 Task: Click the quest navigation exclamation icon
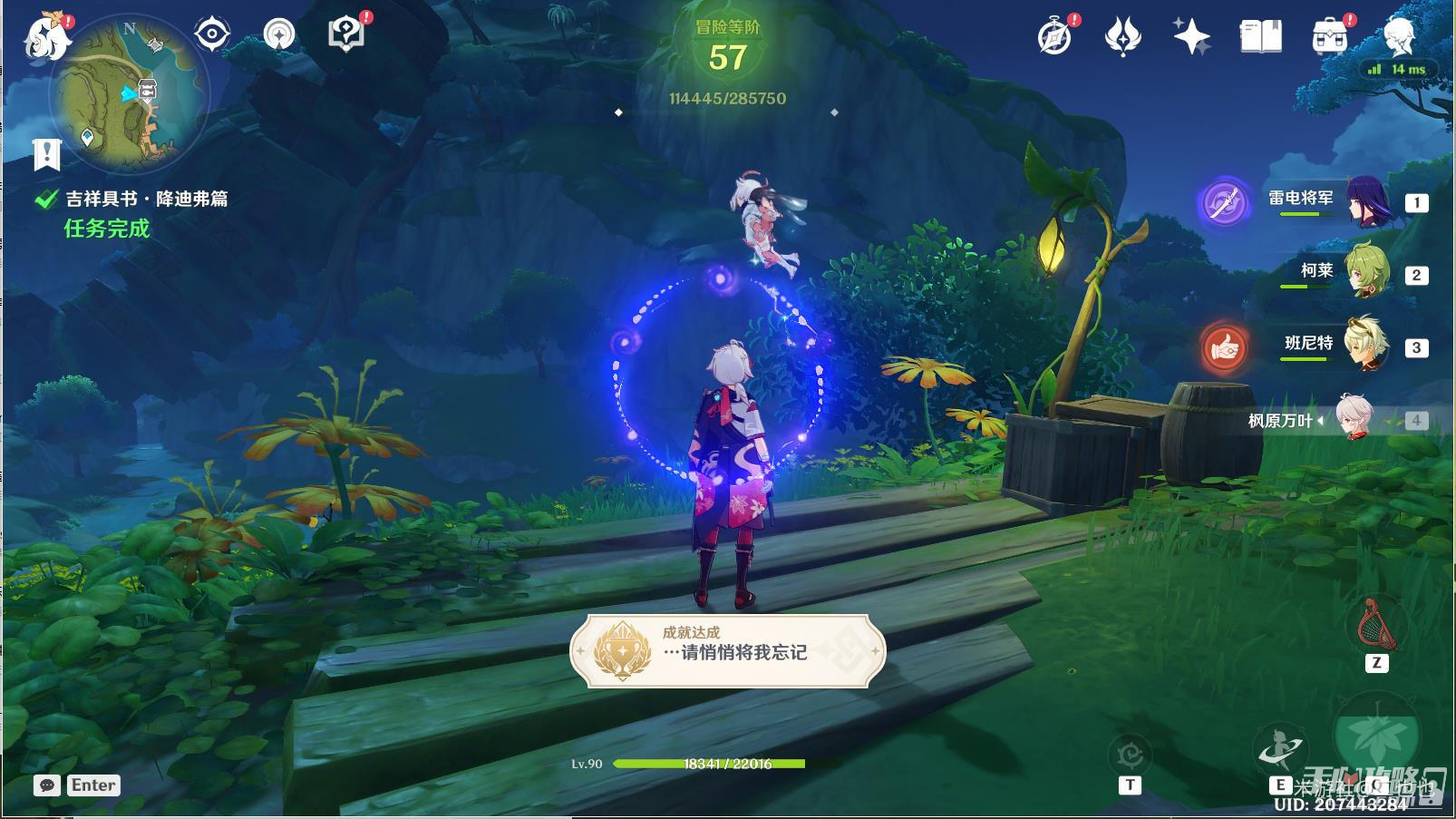[x=46, y=154]
